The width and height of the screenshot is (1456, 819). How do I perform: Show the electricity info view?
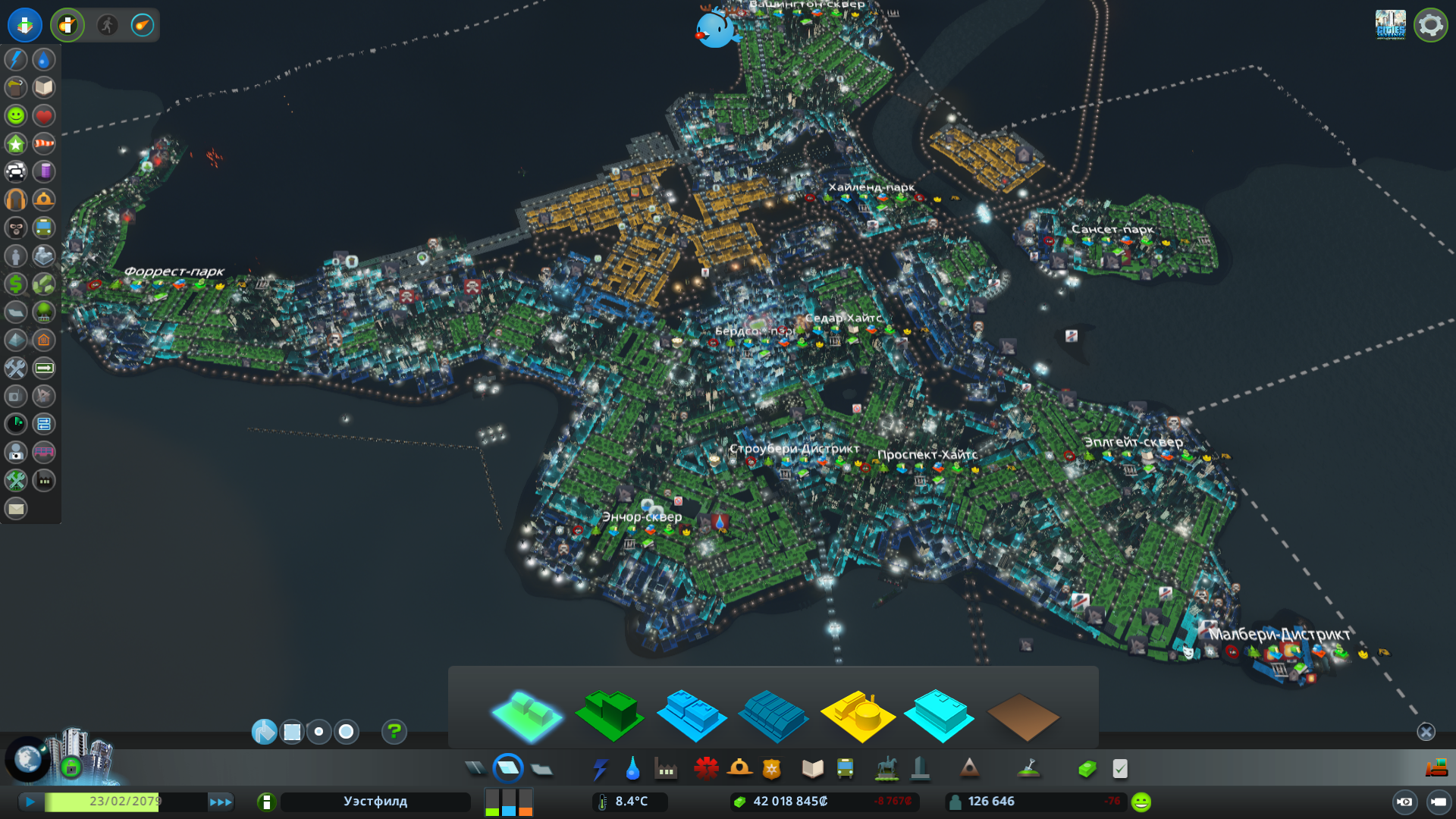tap(16, 59)
